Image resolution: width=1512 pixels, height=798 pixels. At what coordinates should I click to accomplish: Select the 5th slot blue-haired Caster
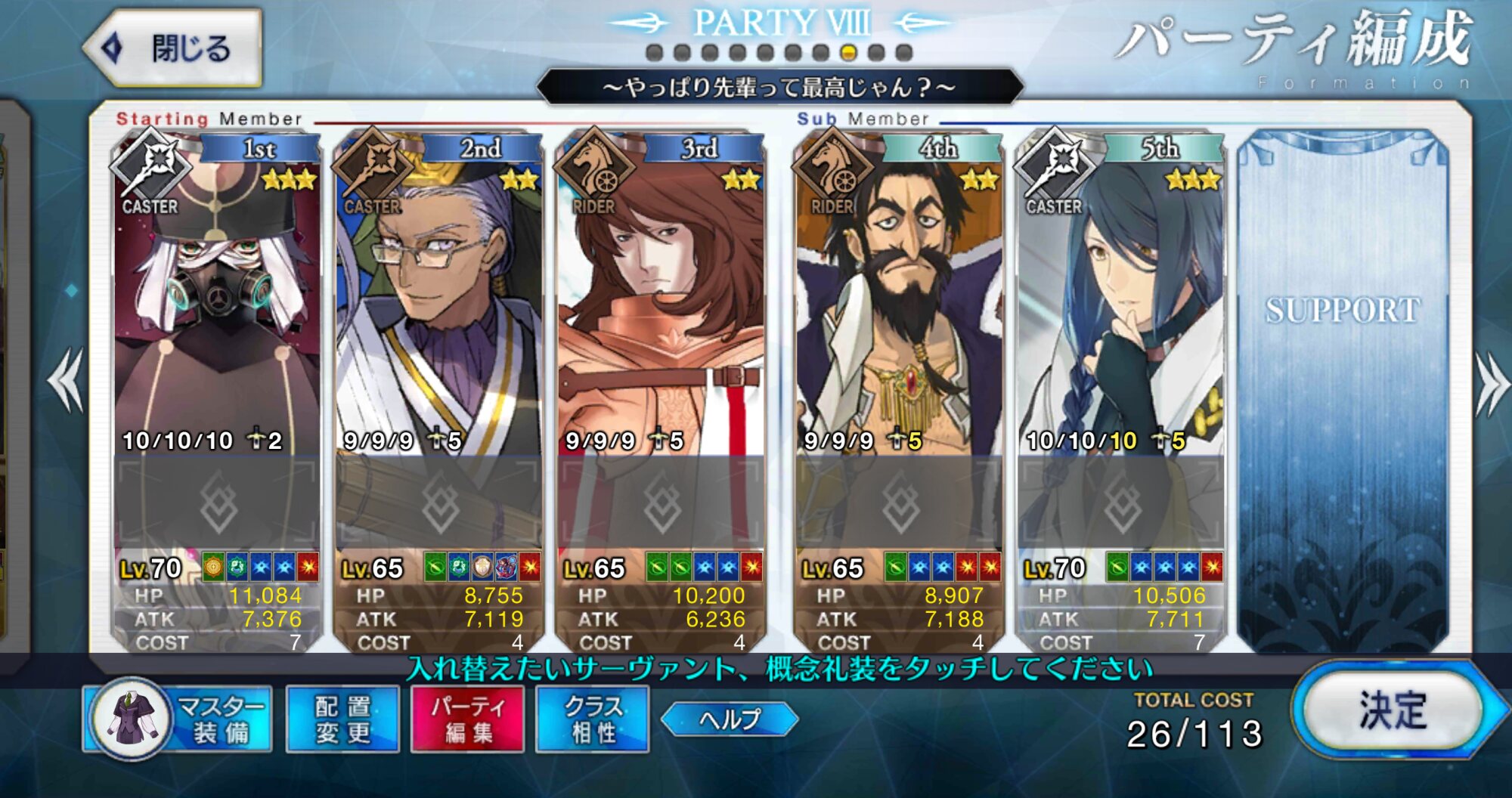(1120, 302)
